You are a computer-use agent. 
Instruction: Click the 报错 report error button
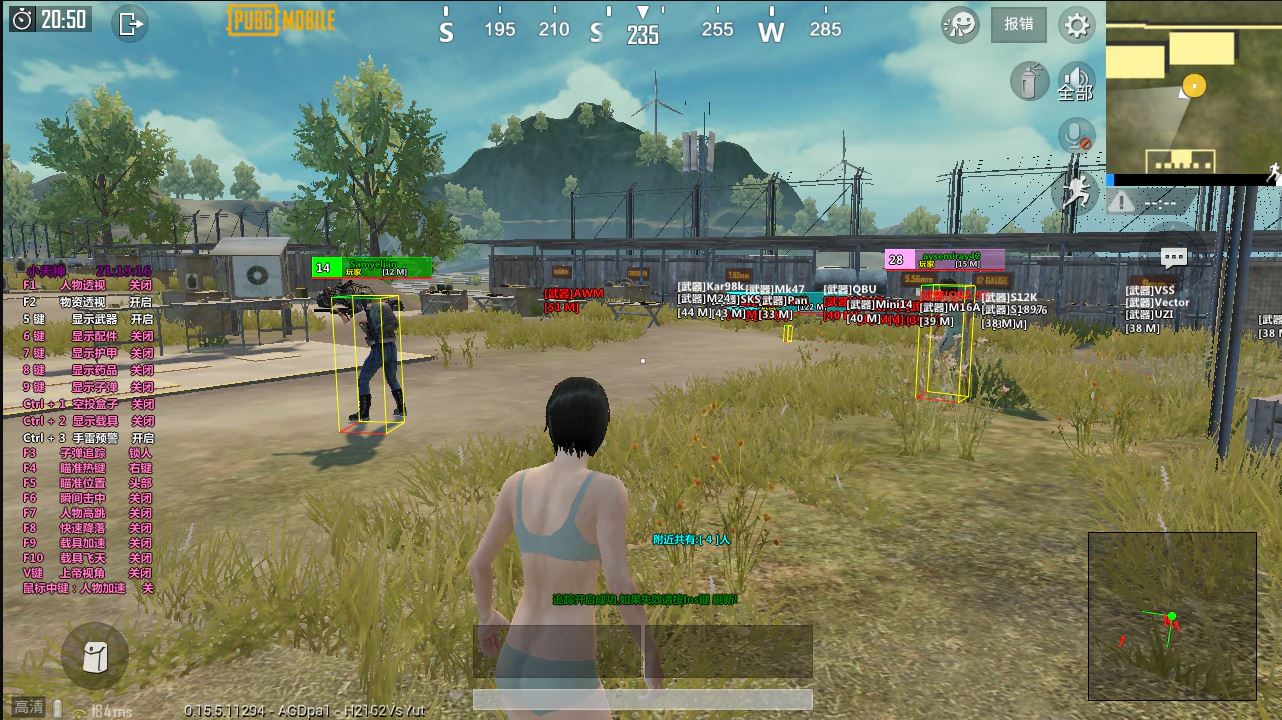1018,25
